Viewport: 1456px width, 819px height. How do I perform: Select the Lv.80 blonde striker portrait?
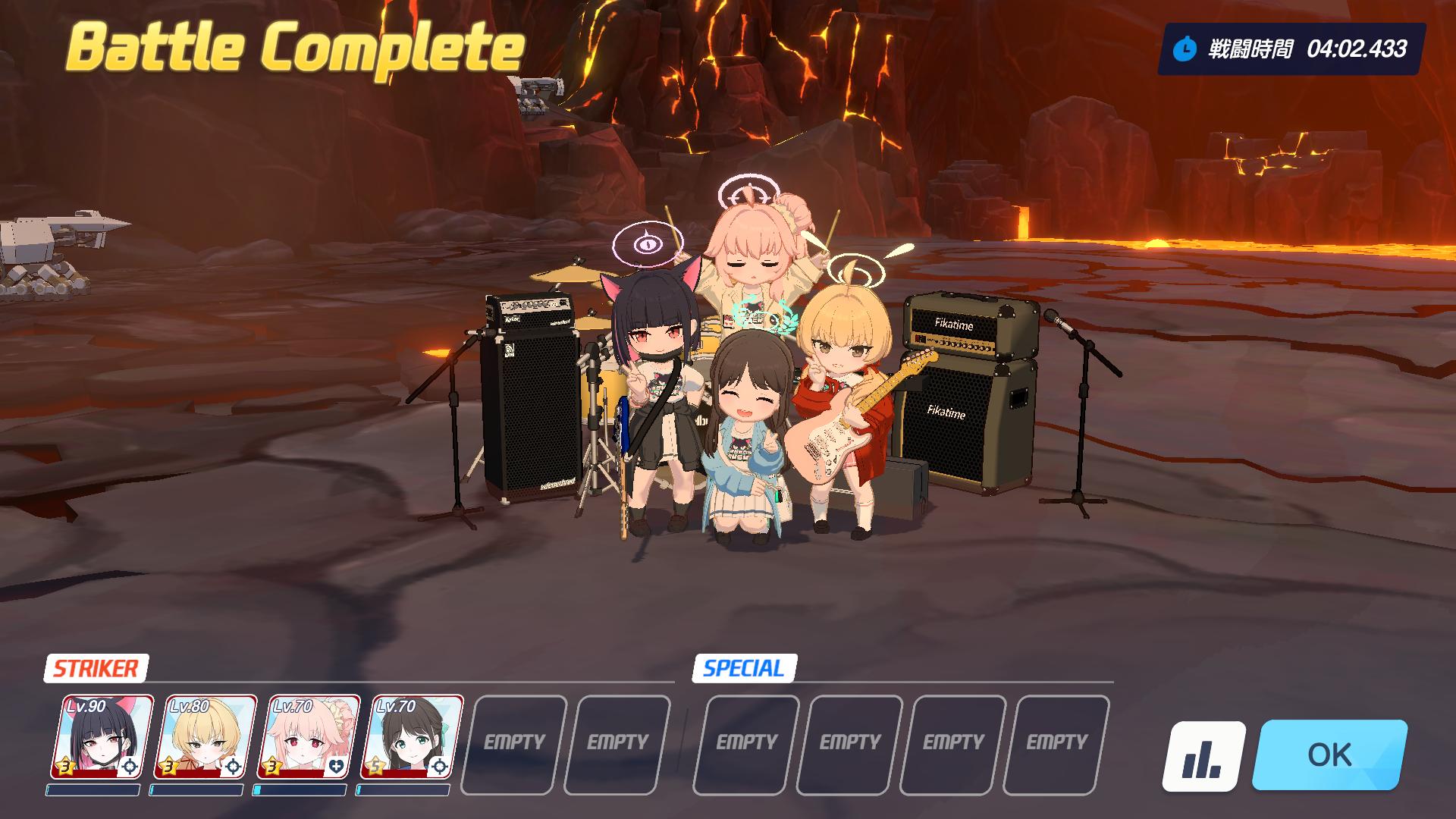pos(205,737)
